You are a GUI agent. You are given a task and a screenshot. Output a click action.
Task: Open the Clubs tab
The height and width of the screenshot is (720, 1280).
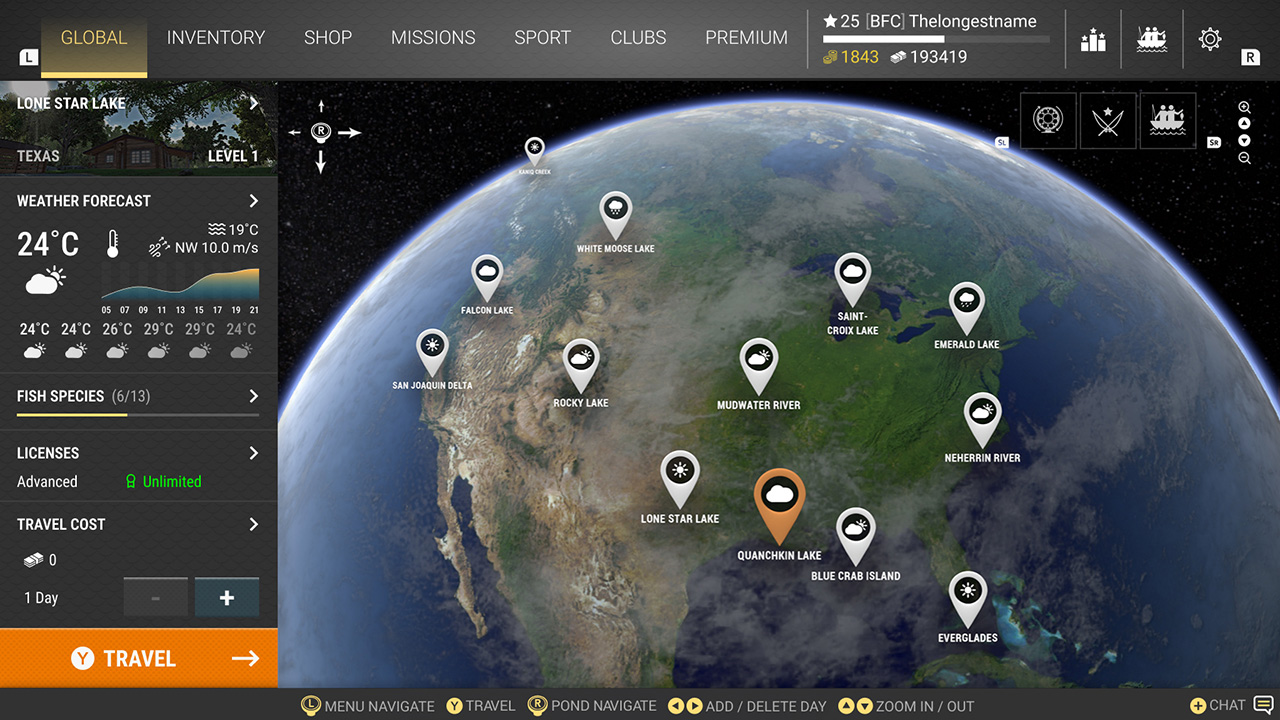pyautogui.click(x=638, y=38)
